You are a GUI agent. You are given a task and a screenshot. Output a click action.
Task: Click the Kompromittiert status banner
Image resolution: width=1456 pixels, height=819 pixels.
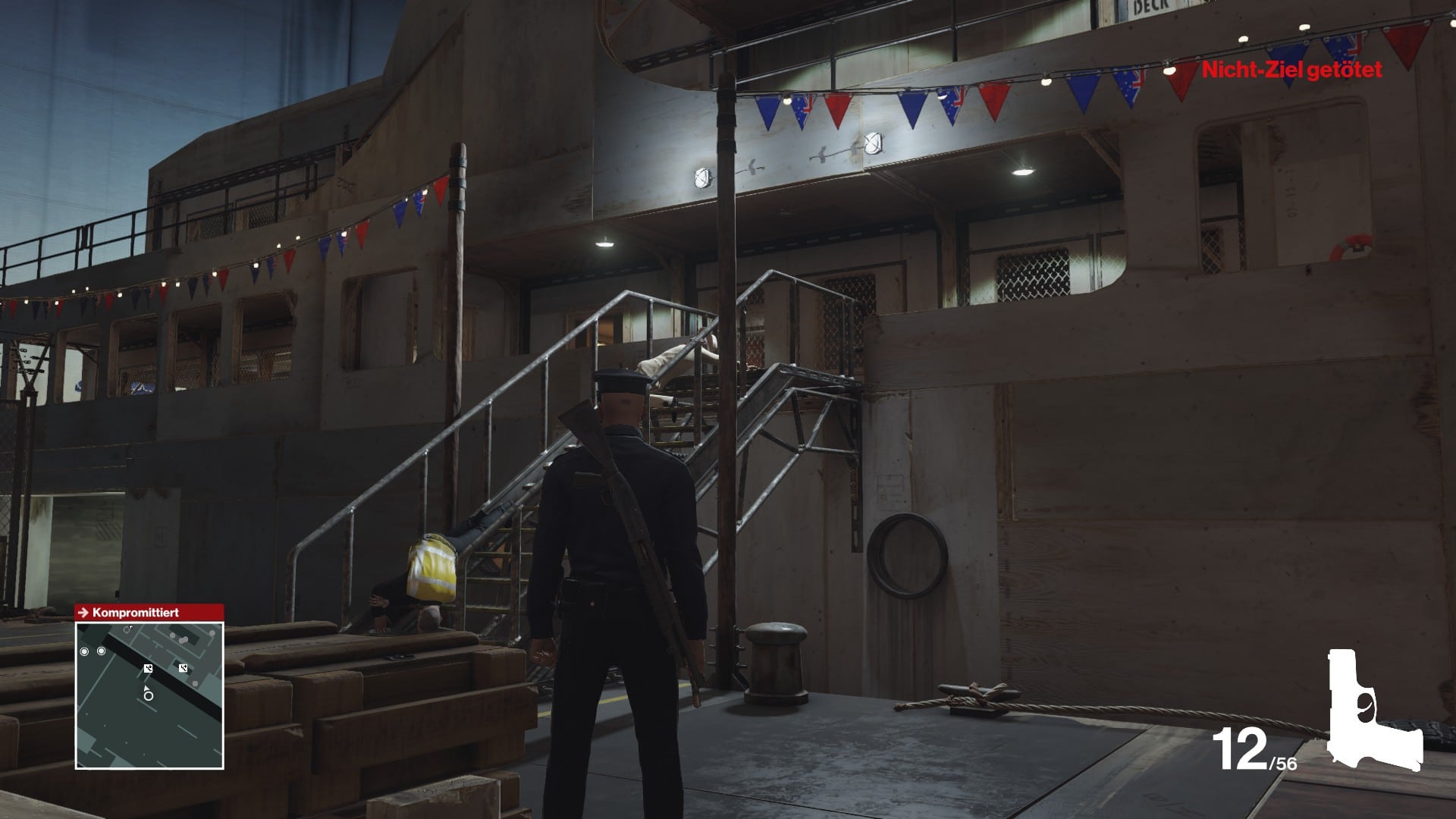(149, 612)
